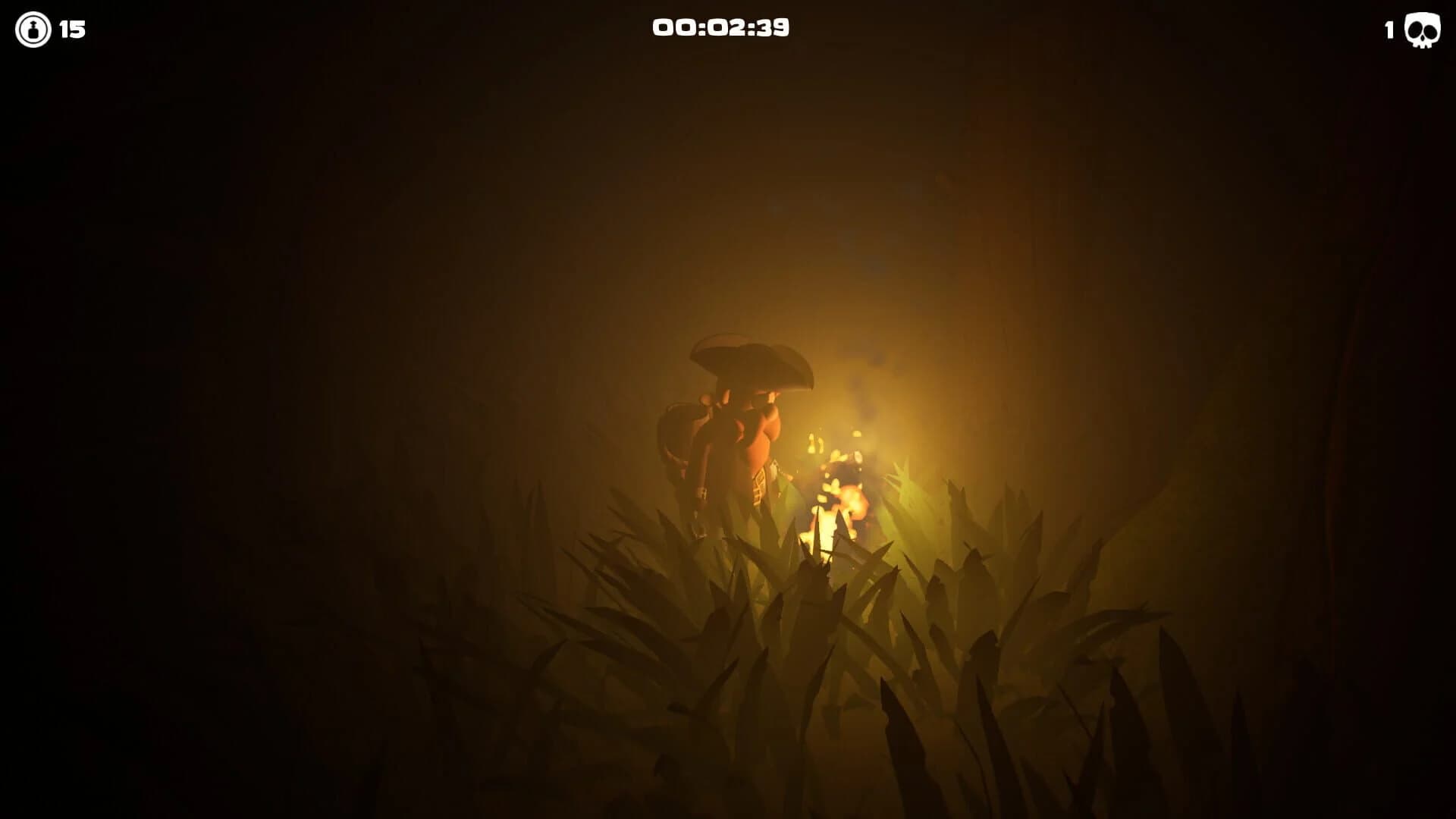Select the timer reading 00:02:39
The image size is (1456, 819).
[x=722, y=27]
